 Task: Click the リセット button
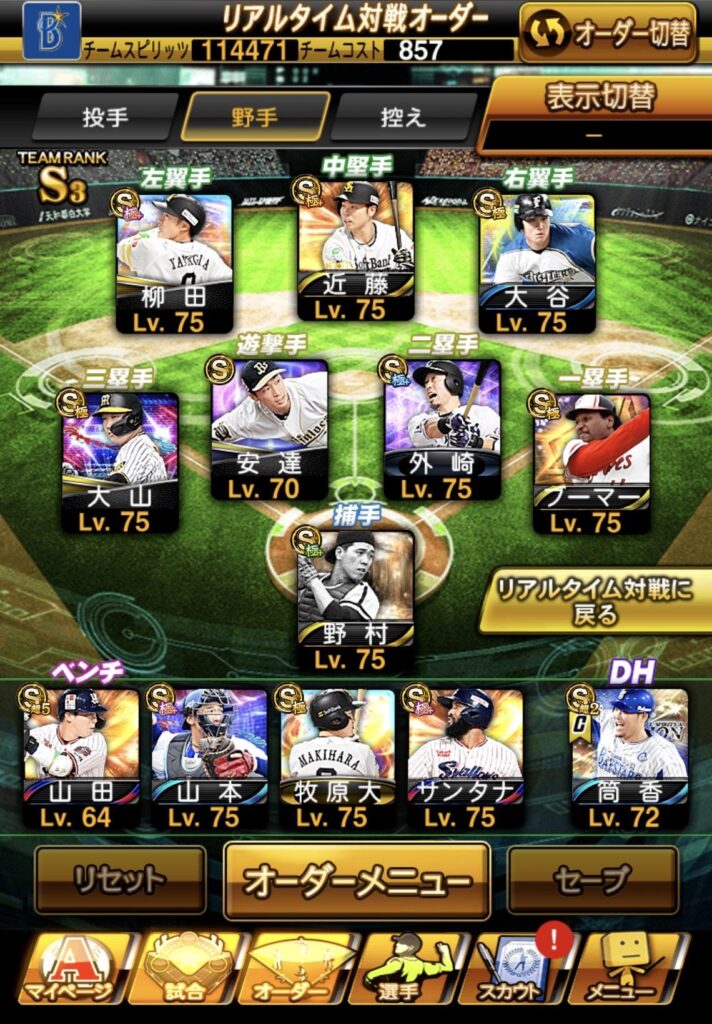[120, 880]
